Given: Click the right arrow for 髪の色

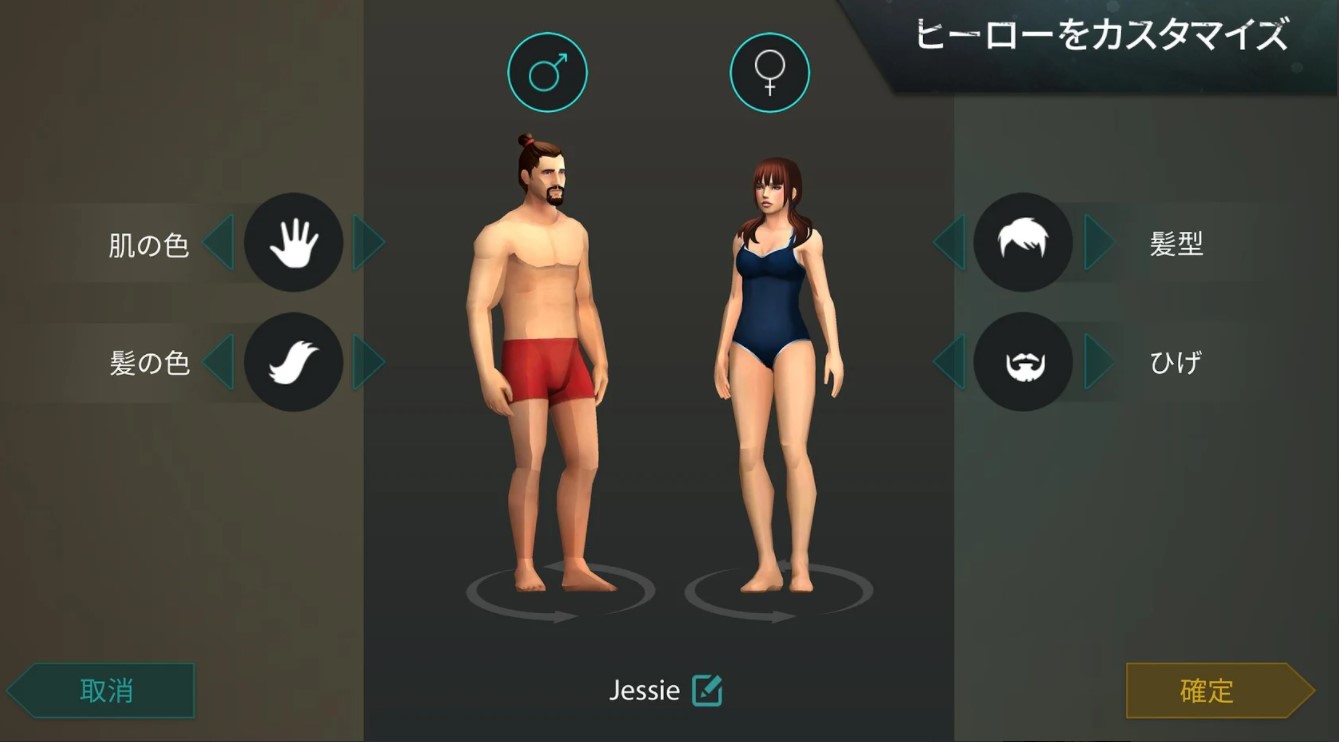Looking at the screenshot, I should [367, 362].
